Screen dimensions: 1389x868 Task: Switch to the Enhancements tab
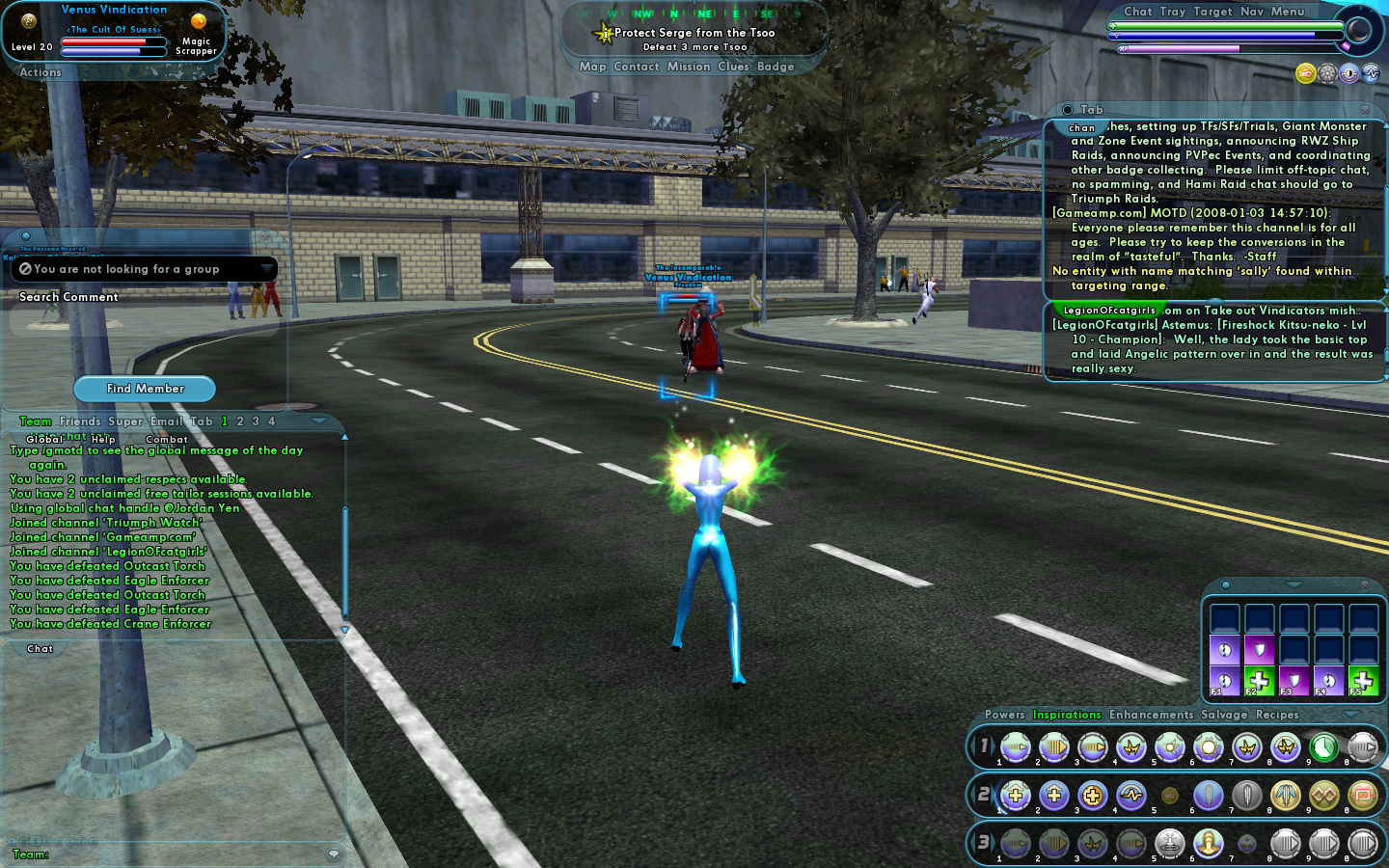click(x=1151, y=715)
